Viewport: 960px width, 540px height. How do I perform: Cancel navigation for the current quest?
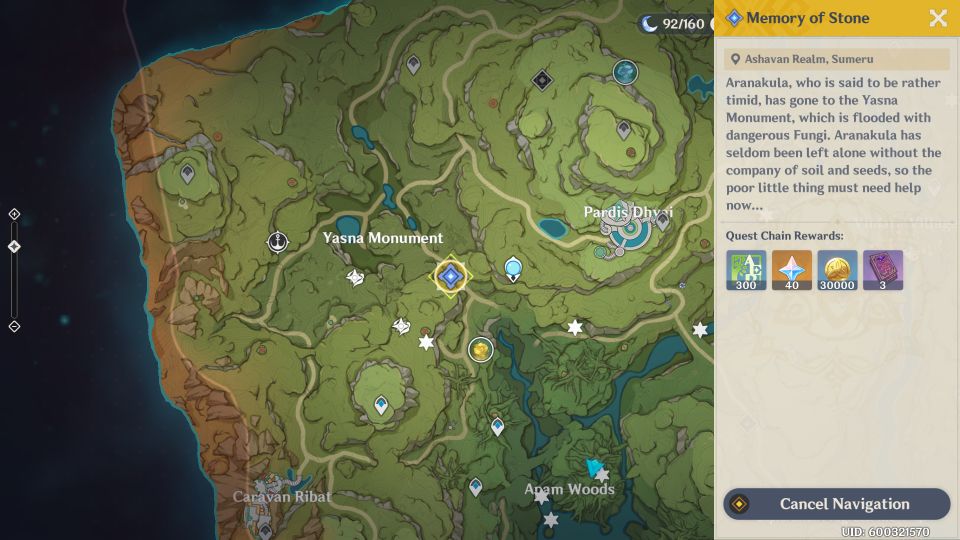pyautogui.click(x=836, y=504)
